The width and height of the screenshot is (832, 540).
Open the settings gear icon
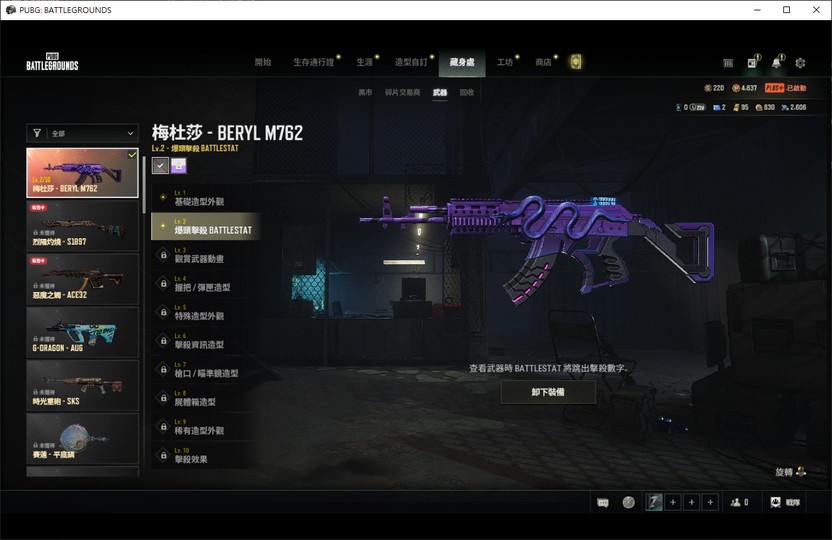coord(800,63)
